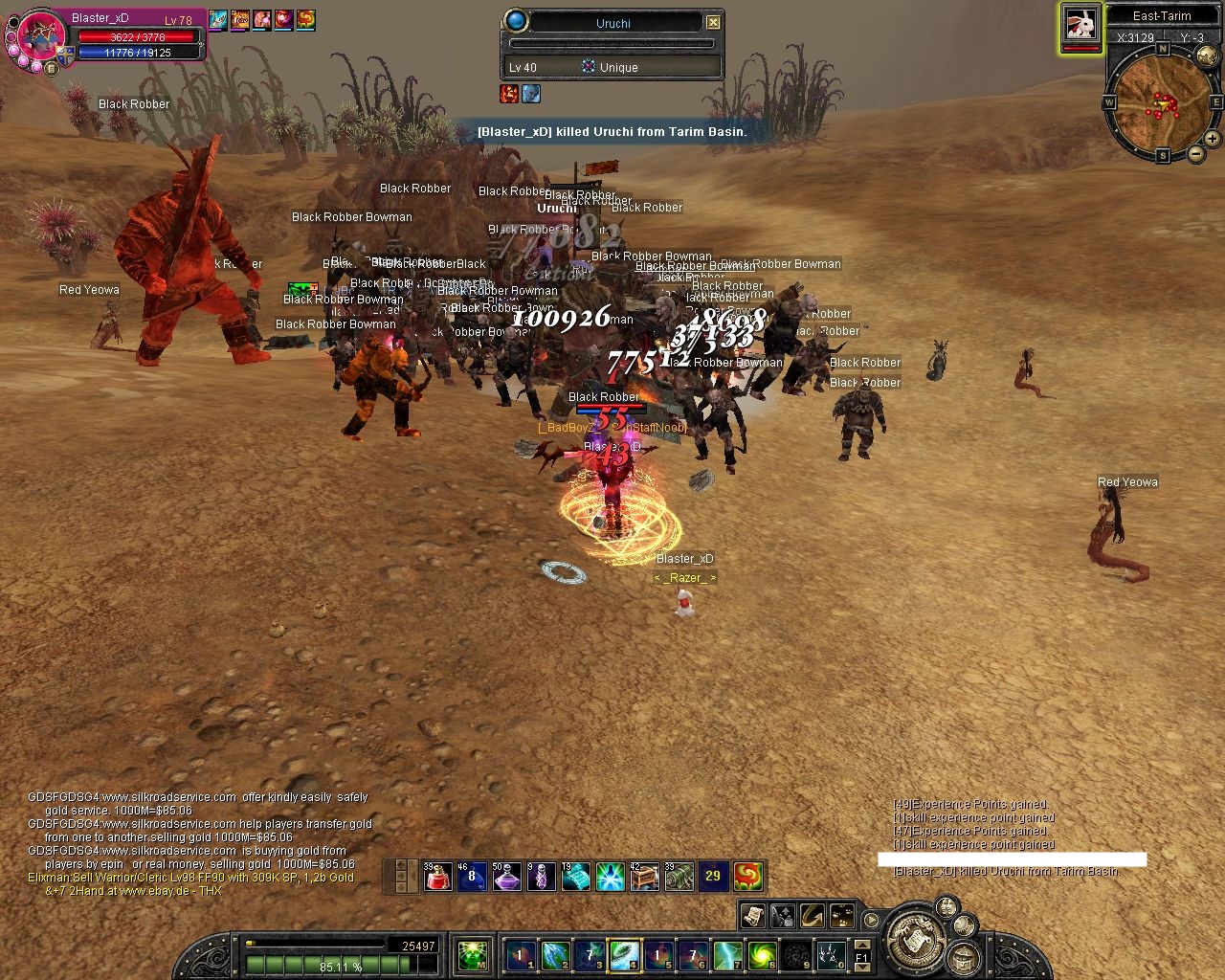Click the minimap zoom-out minus button
The height and width of the screenshot is (980, 1225).
1196,154
